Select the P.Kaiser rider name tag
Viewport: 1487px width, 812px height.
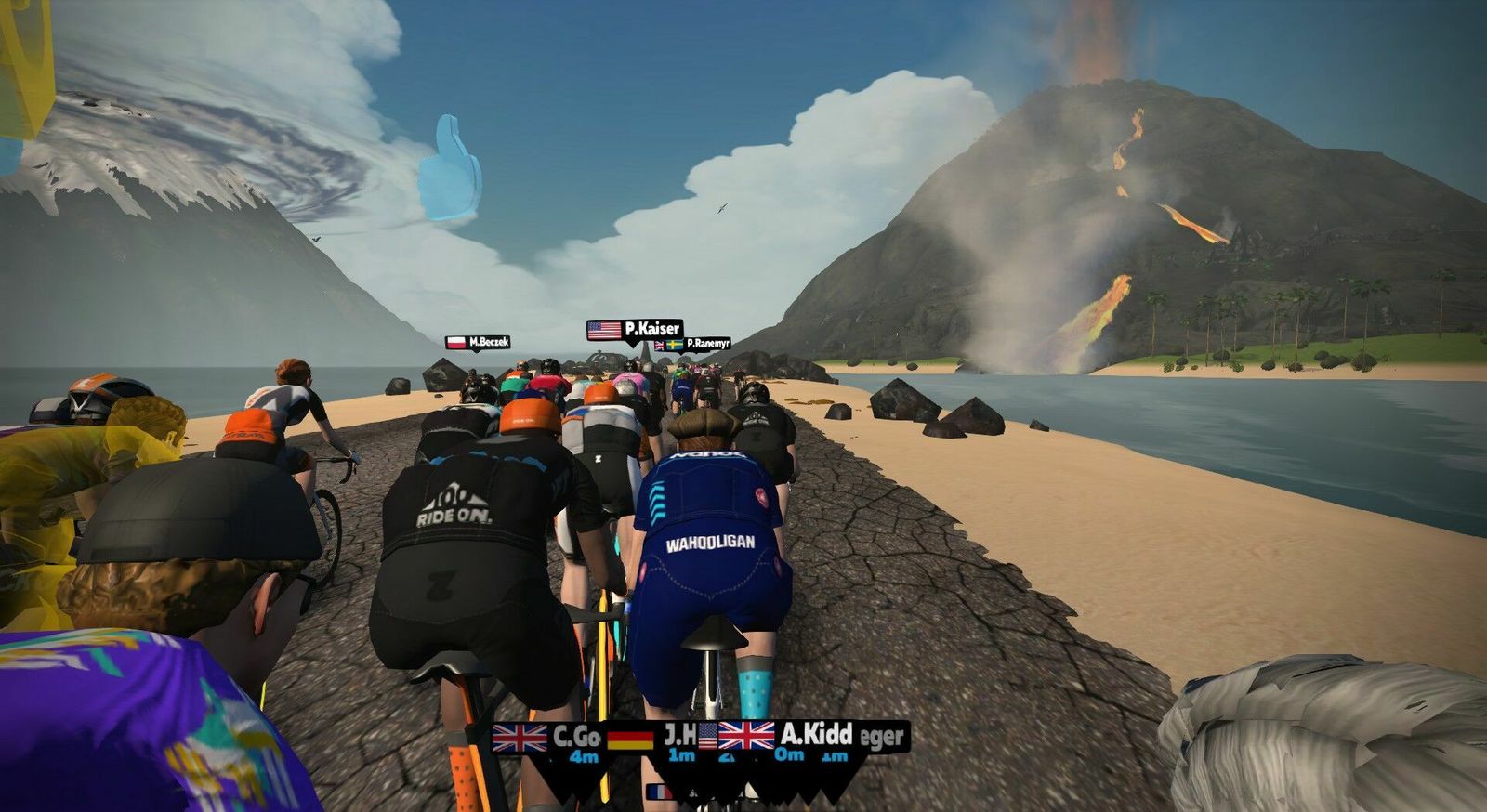(x=635, y=329)
